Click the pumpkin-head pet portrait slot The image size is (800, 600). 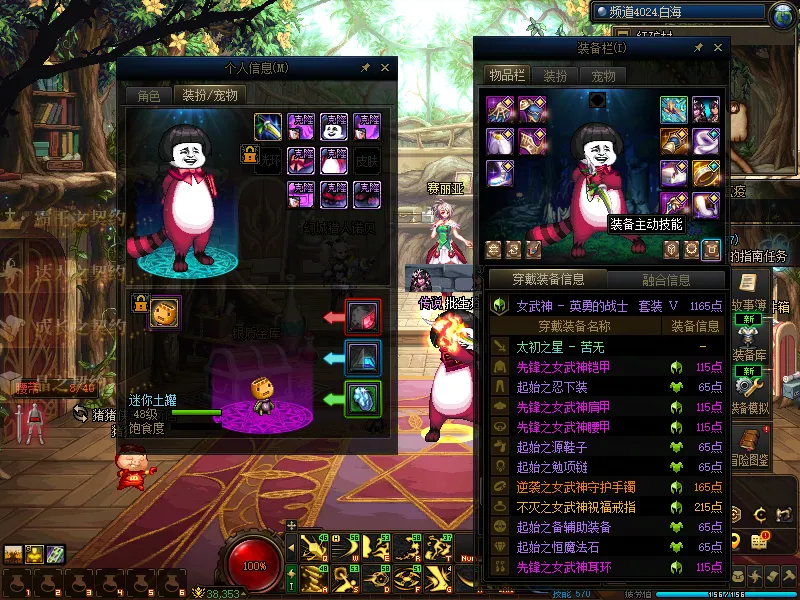pos(165,312)
